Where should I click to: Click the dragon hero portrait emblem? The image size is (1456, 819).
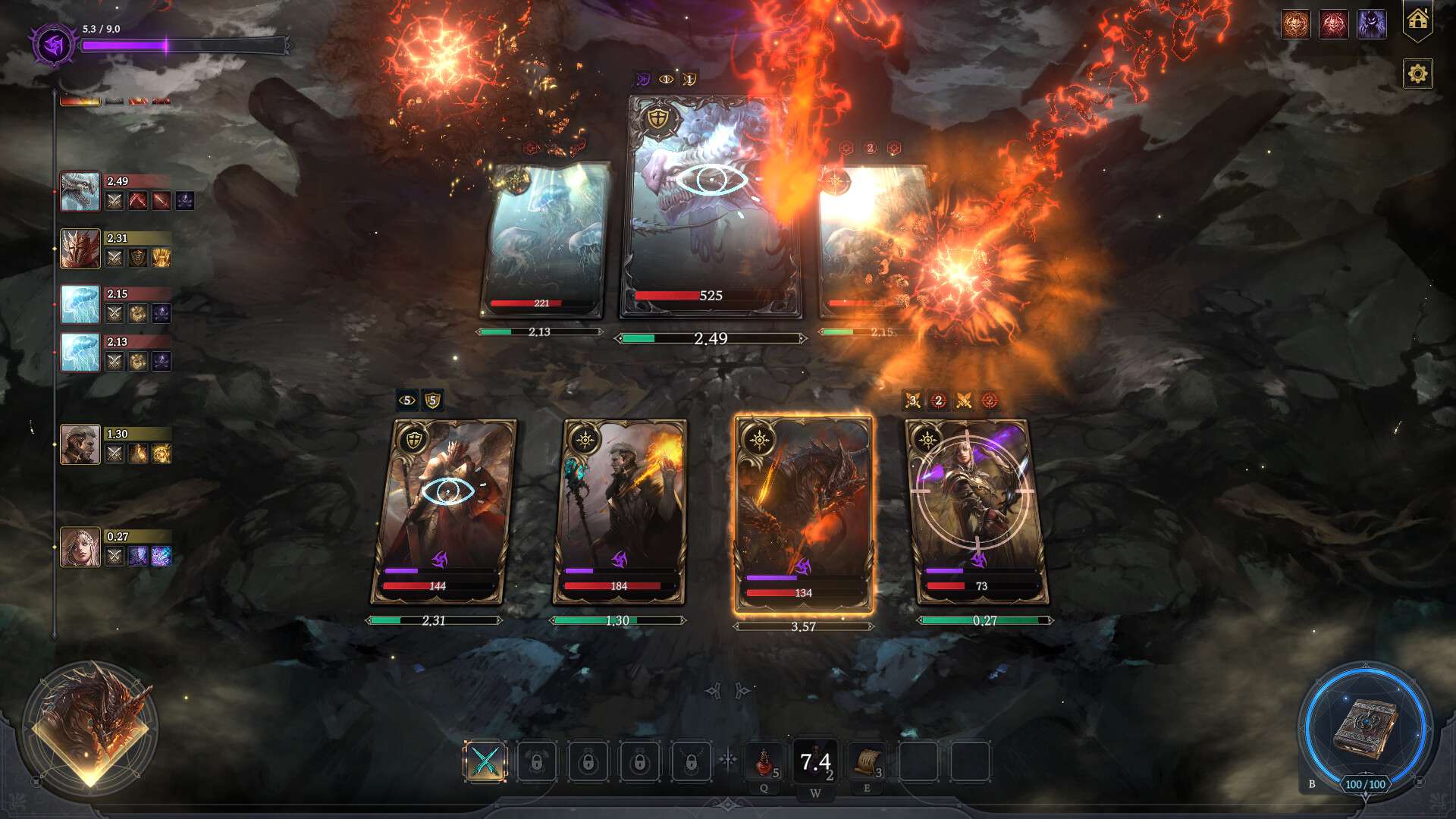point(90,728)
